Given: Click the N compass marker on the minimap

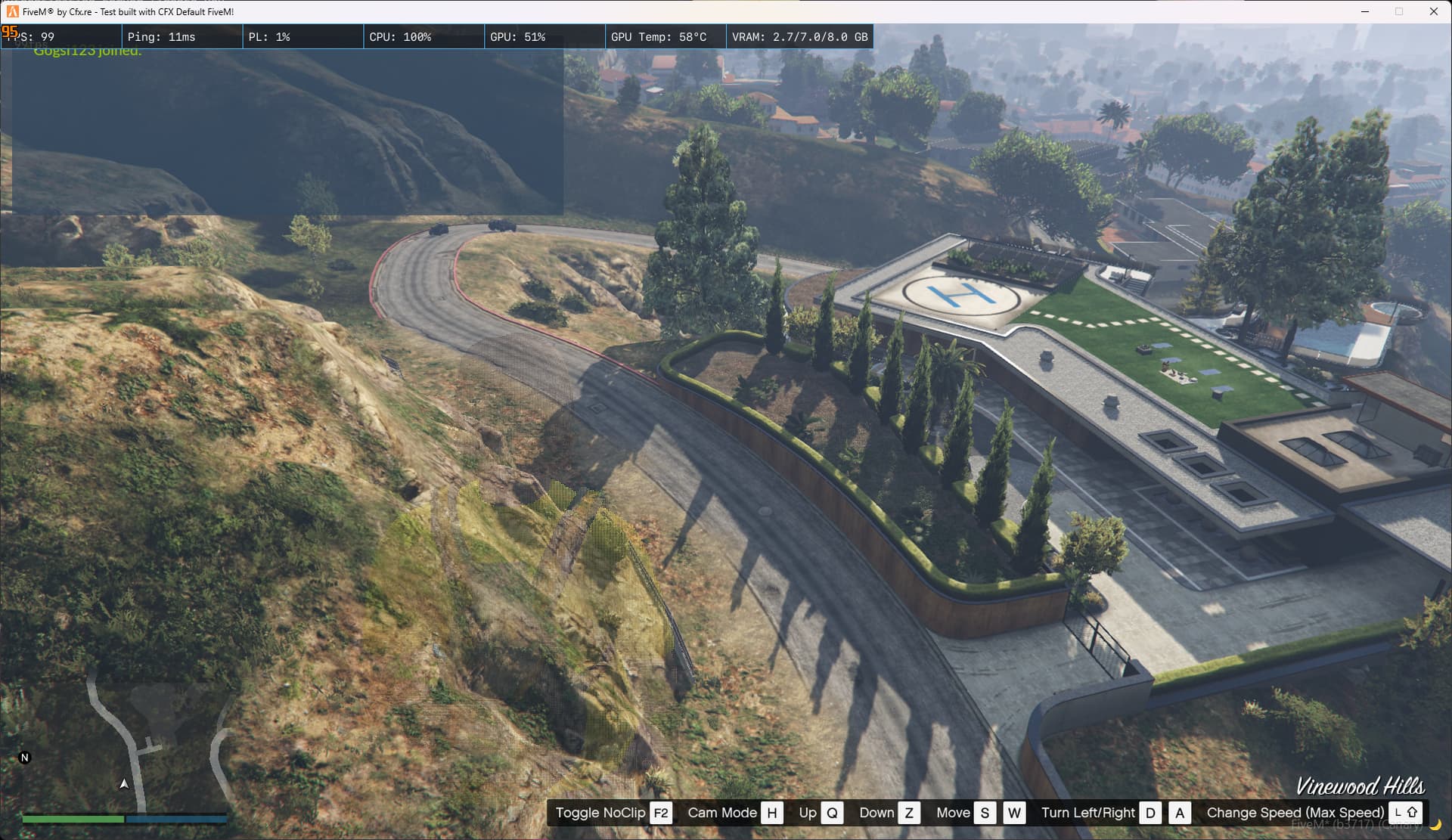Looking at the screenshot, I should coord(24,756).
